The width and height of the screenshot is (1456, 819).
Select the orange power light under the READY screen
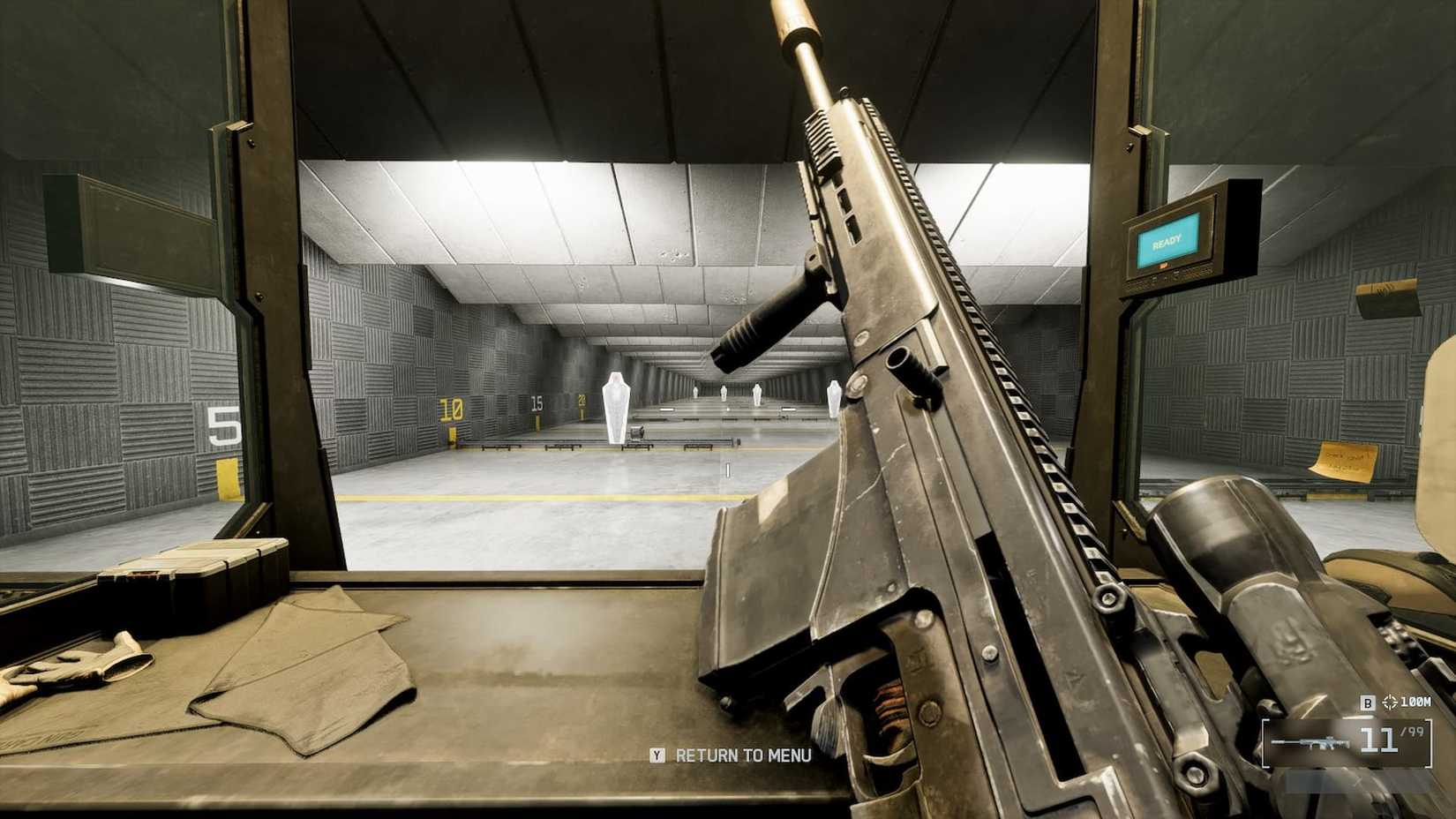point(1163,265)
